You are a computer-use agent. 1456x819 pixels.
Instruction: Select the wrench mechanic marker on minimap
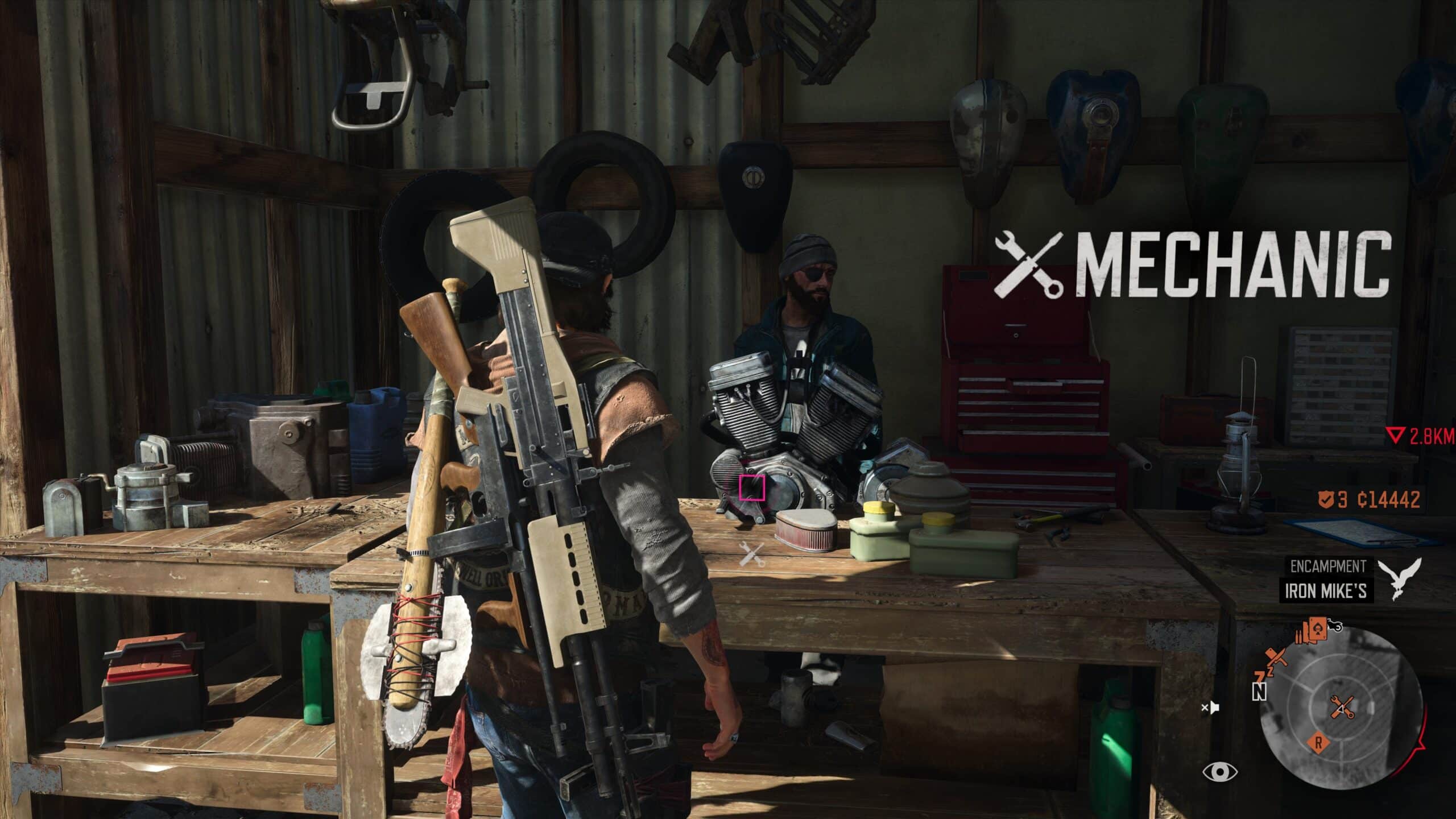tap(1344, 708)
